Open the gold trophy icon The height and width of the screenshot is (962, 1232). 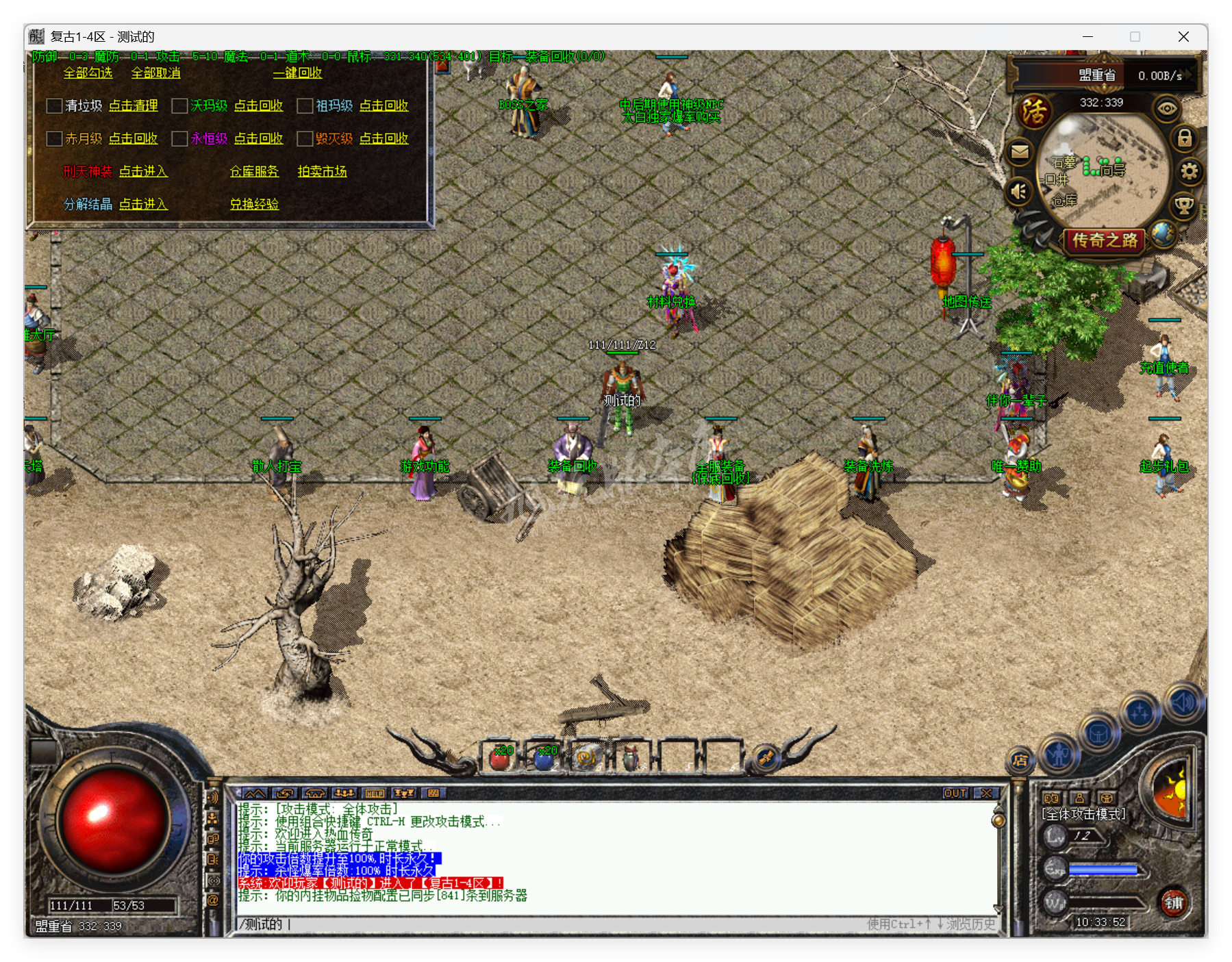[1184, 204]
